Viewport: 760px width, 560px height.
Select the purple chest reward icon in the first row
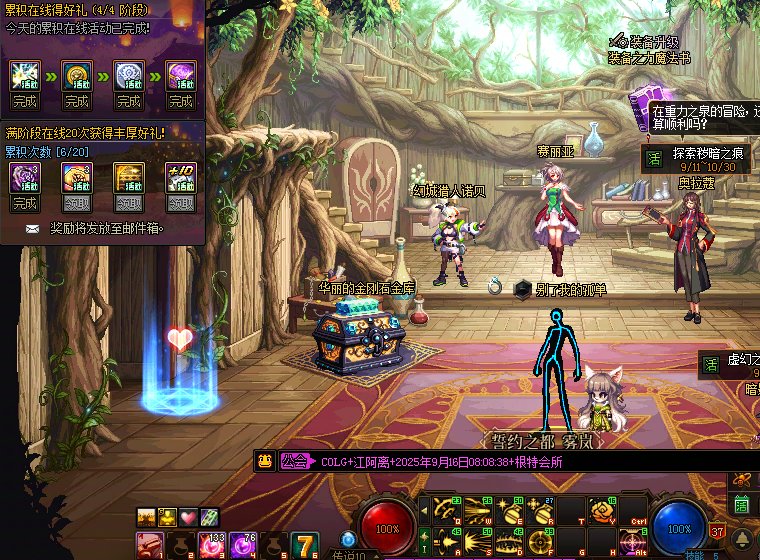click(x=180, y=76)
